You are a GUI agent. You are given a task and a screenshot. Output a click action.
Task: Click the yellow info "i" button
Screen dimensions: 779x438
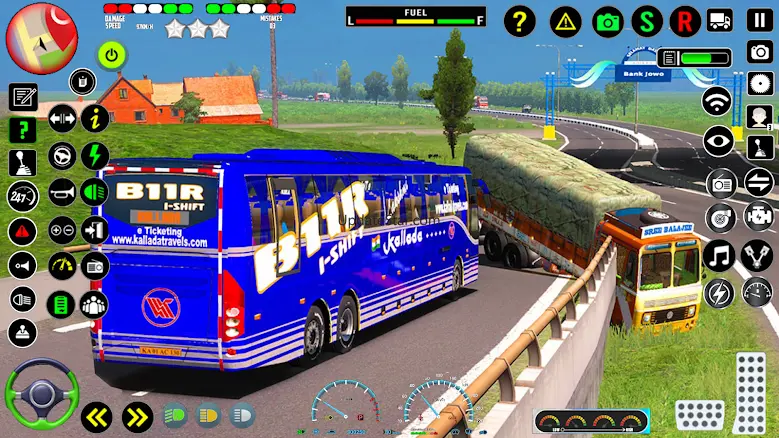pyautogui.click(x=95, y=118)
